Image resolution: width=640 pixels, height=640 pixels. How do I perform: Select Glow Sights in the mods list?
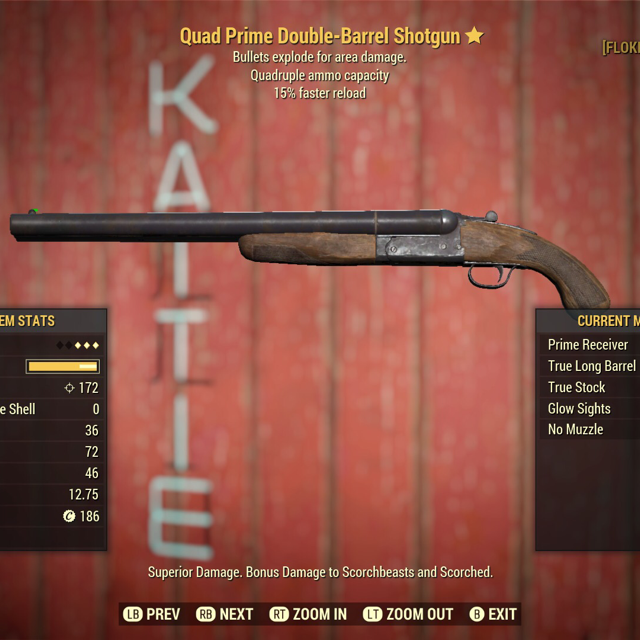pos(580,408)
